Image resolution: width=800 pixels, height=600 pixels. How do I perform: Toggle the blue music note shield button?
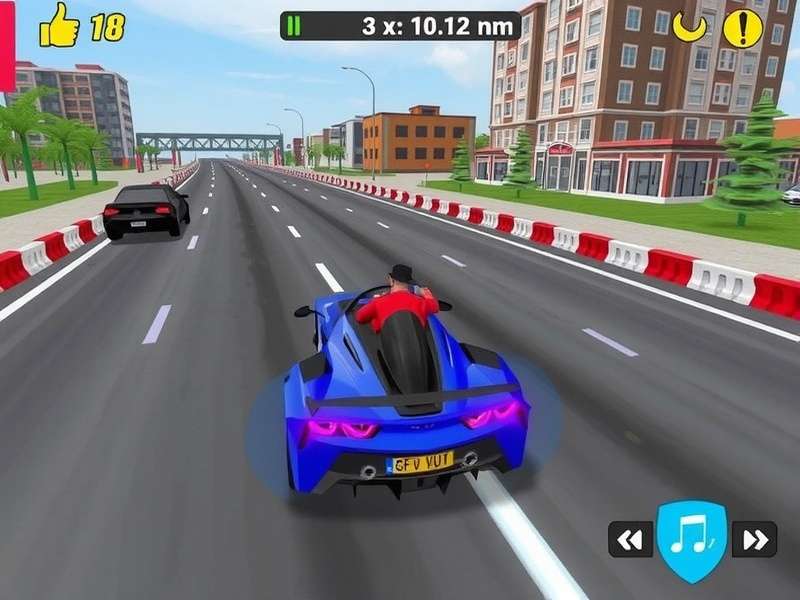(691, 539)
